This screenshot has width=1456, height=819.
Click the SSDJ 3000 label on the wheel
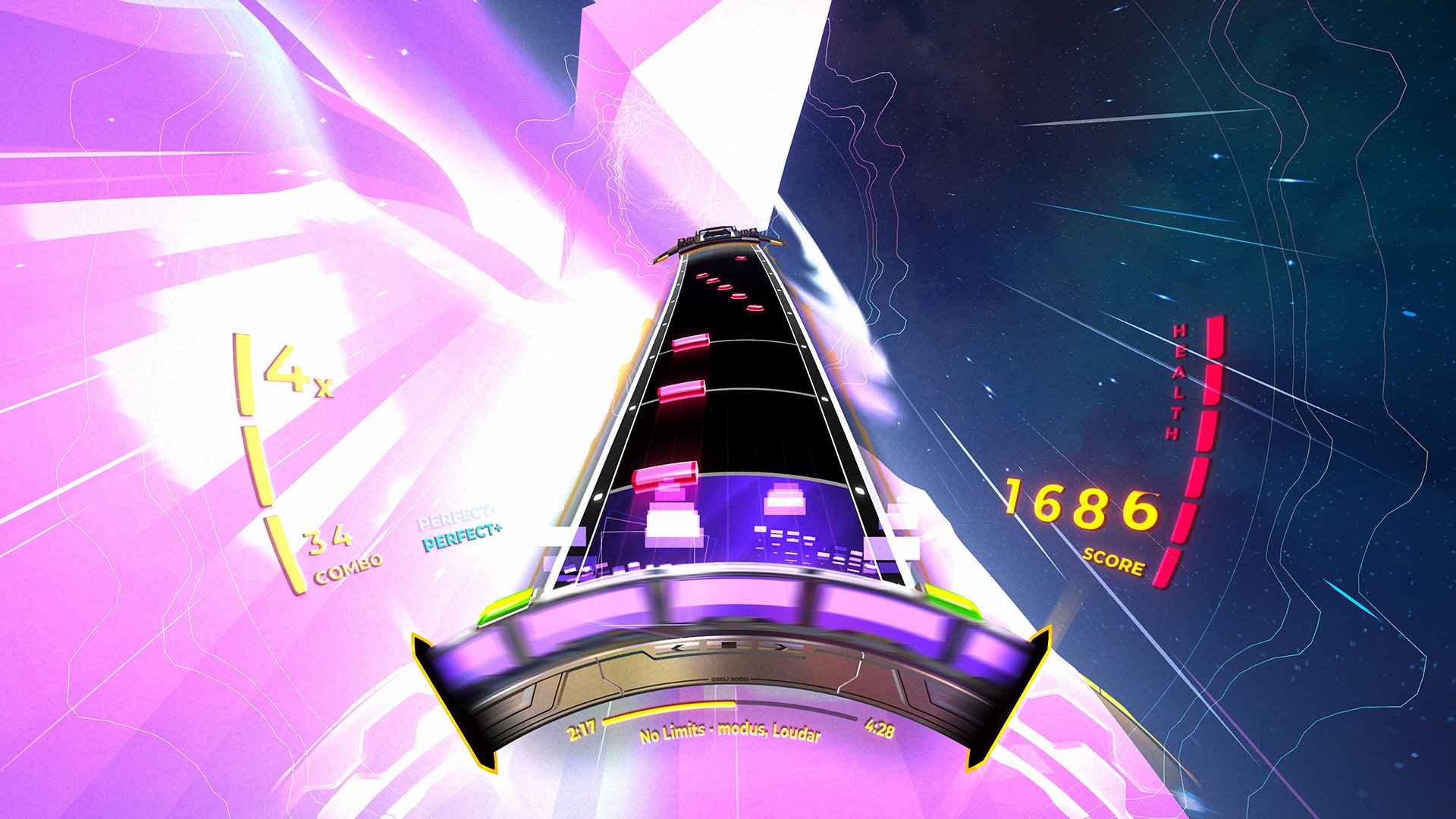click(x=730, y=679)
